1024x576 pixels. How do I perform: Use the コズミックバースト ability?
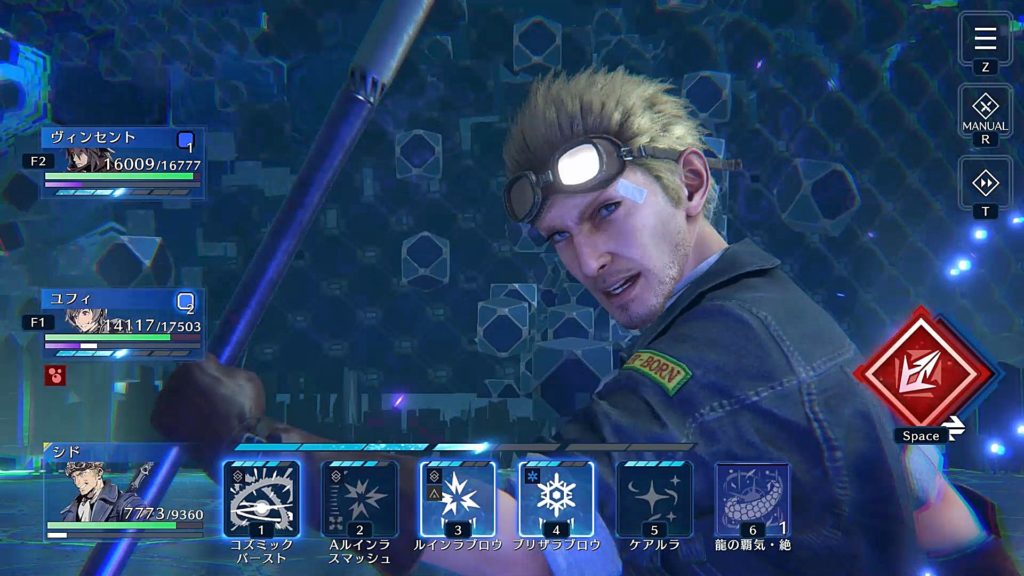pyautogui.click(x=261, y=498)
